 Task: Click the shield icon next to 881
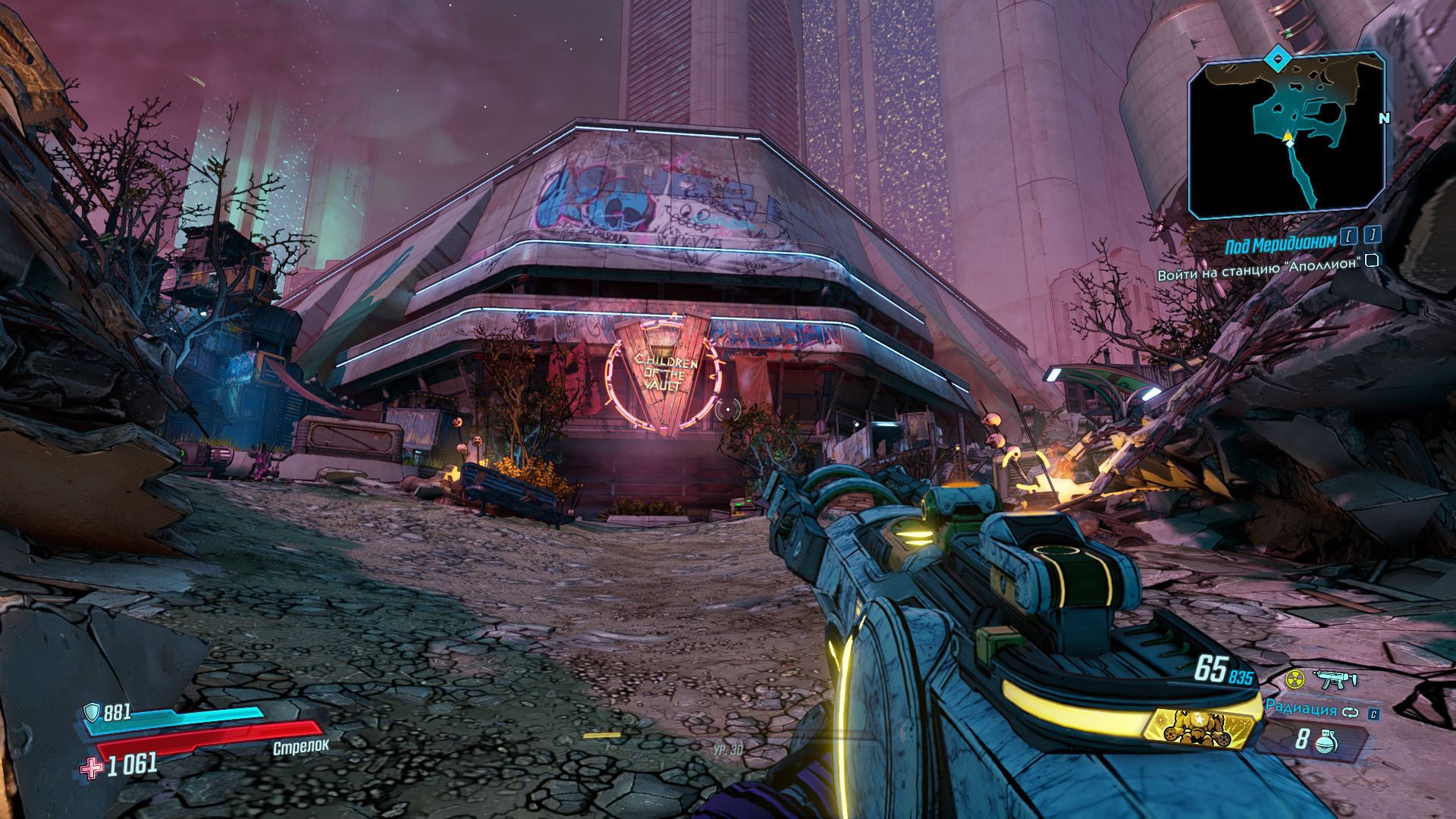(93, 711)
